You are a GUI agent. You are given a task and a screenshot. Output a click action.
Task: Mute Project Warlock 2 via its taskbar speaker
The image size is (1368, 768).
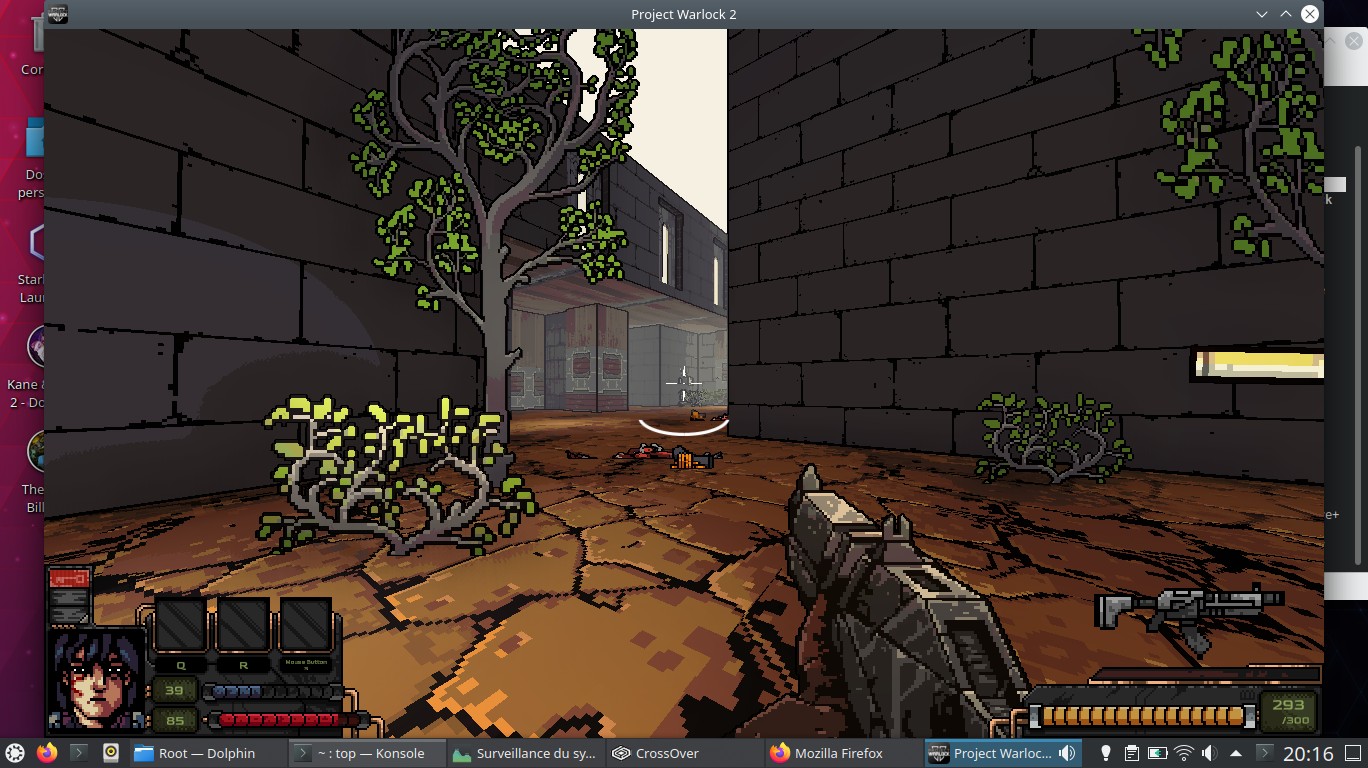(1064, 753)
